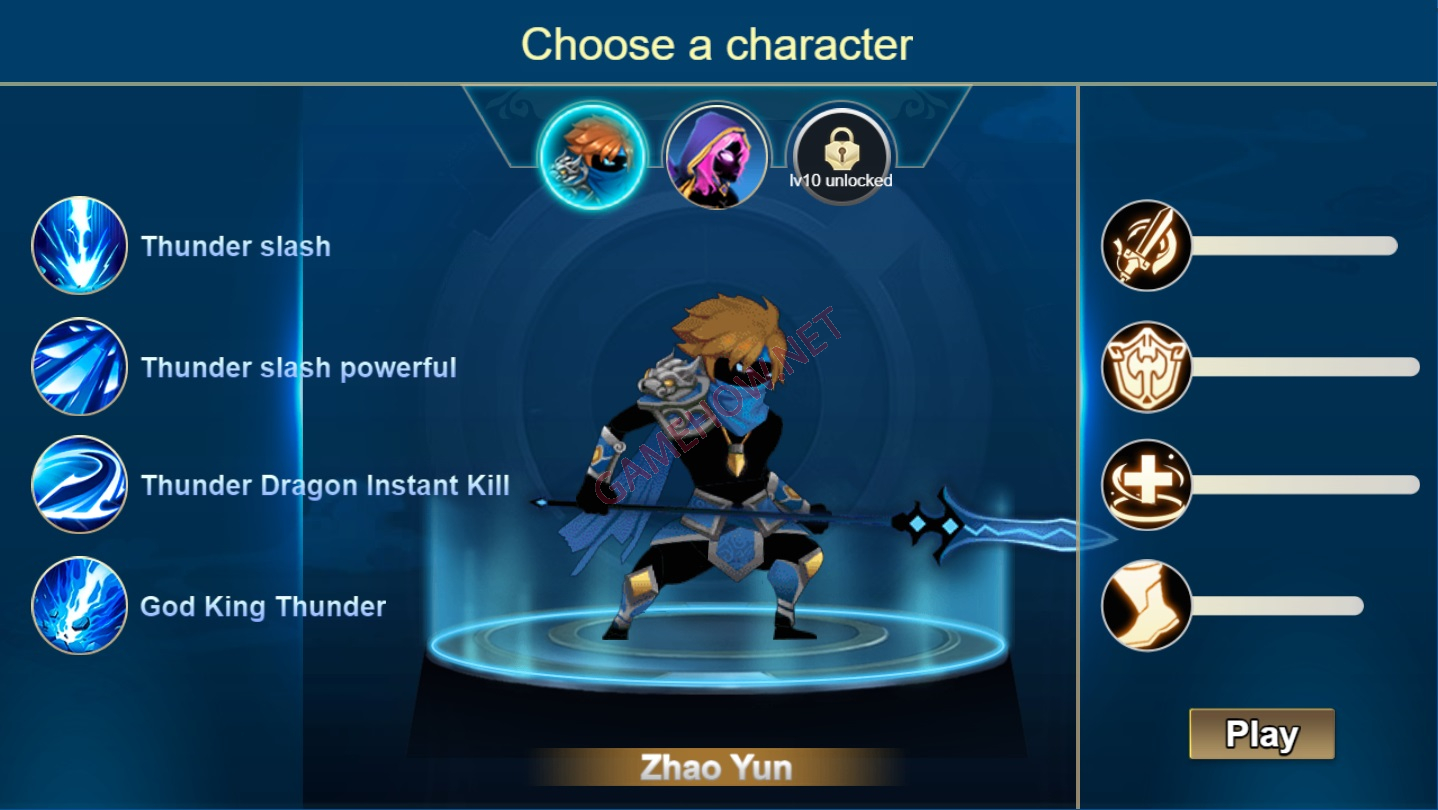The width and height of the screenshot is (1438, 810).
Task: Select the Thunder slash powerful skill icon
Action: pos(79,367)
